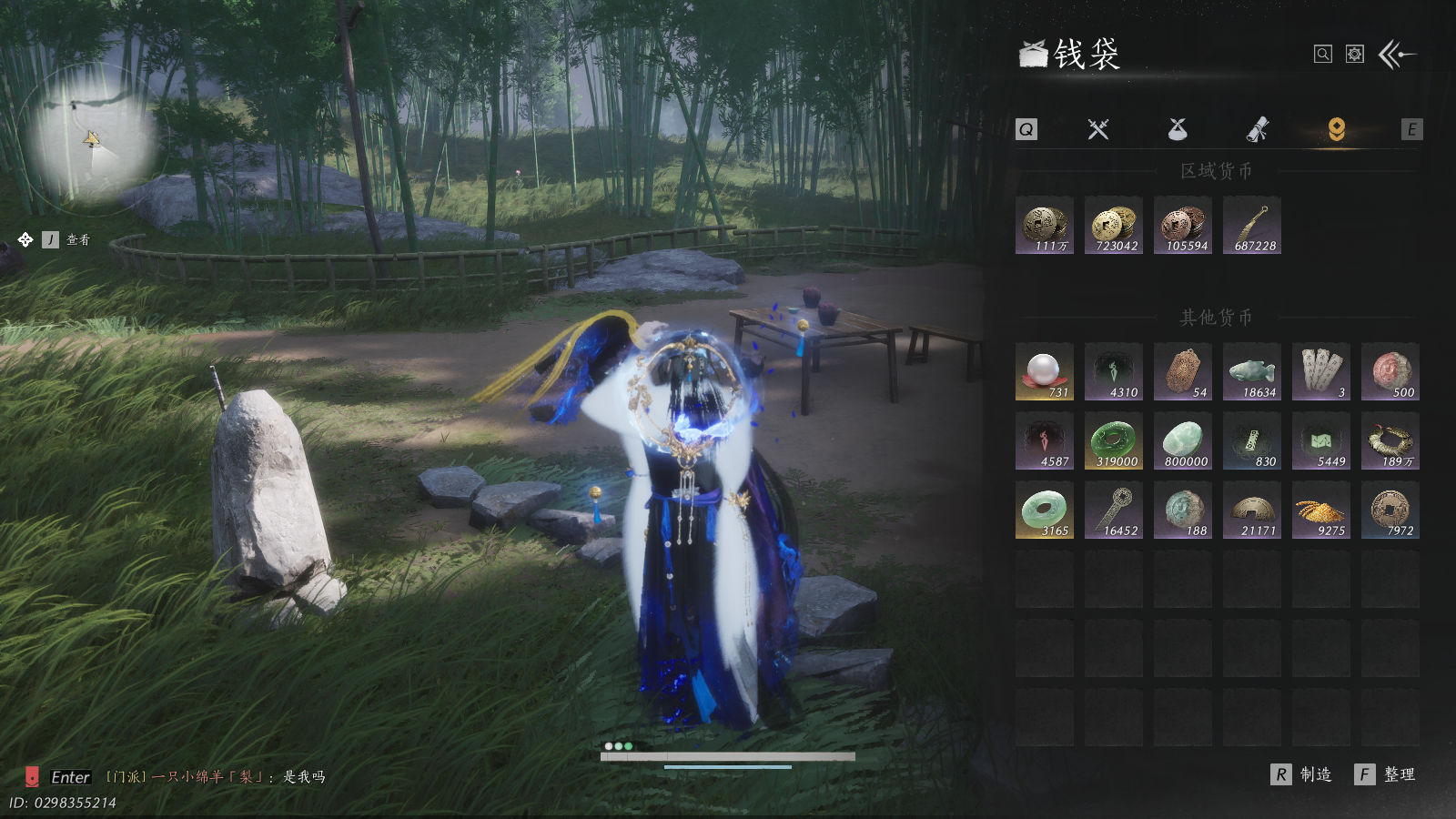Select the bamboo slips slot
Viewport: 1456px width, 819px height.
tap(1321, 371)
